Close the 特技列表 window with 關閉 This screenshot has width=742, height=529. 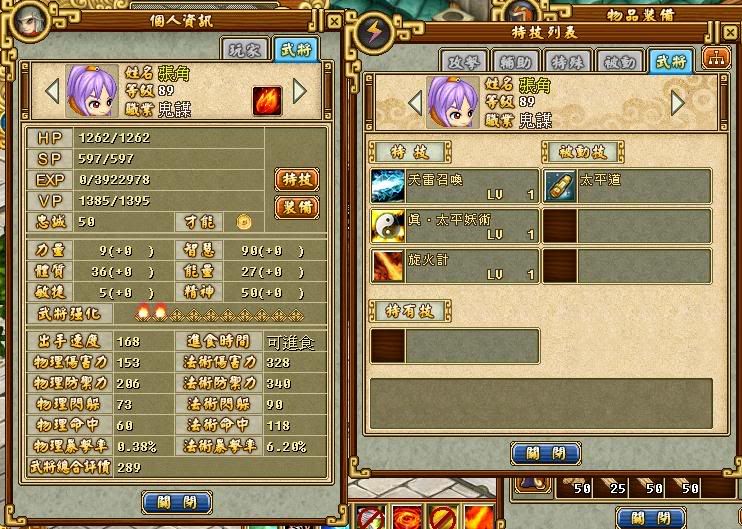pos(546,453)
